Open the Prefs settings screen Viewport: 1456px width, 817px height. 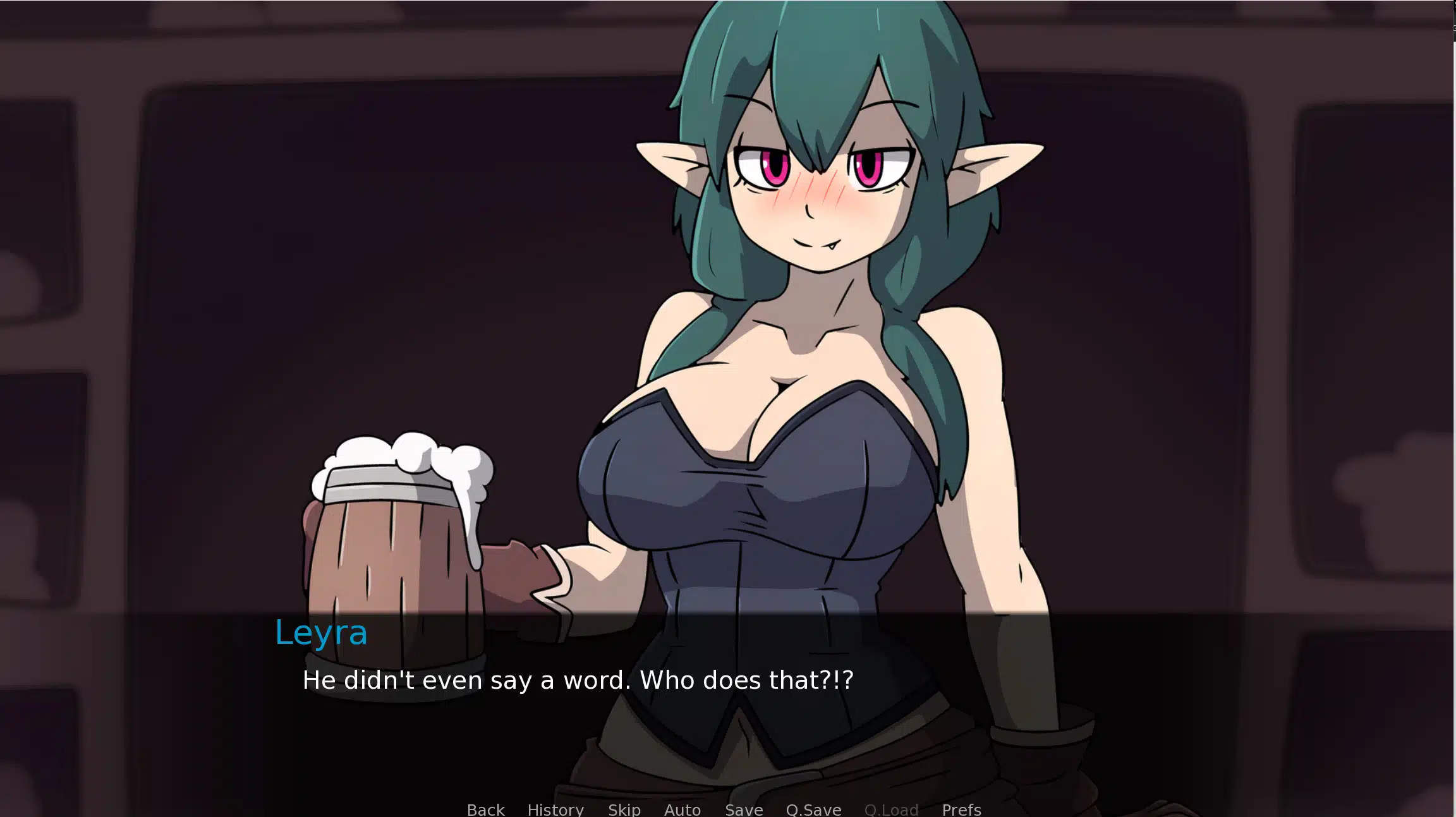[x=961, y=809]
